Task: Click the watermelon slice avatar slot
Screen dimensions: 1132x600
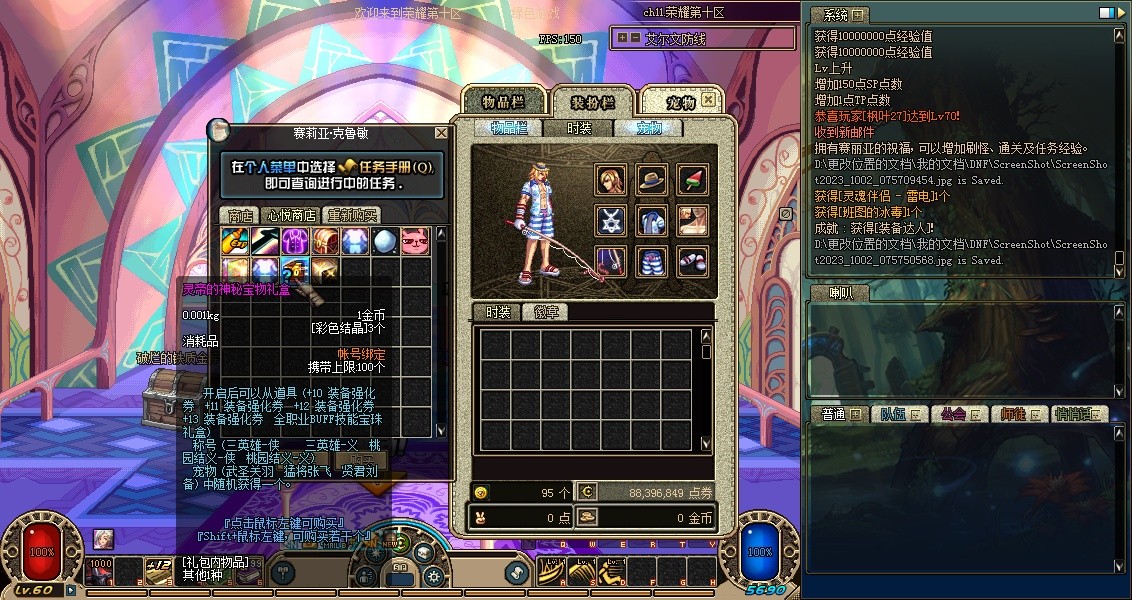Action: pyautogui.click(x=692, y=180)
